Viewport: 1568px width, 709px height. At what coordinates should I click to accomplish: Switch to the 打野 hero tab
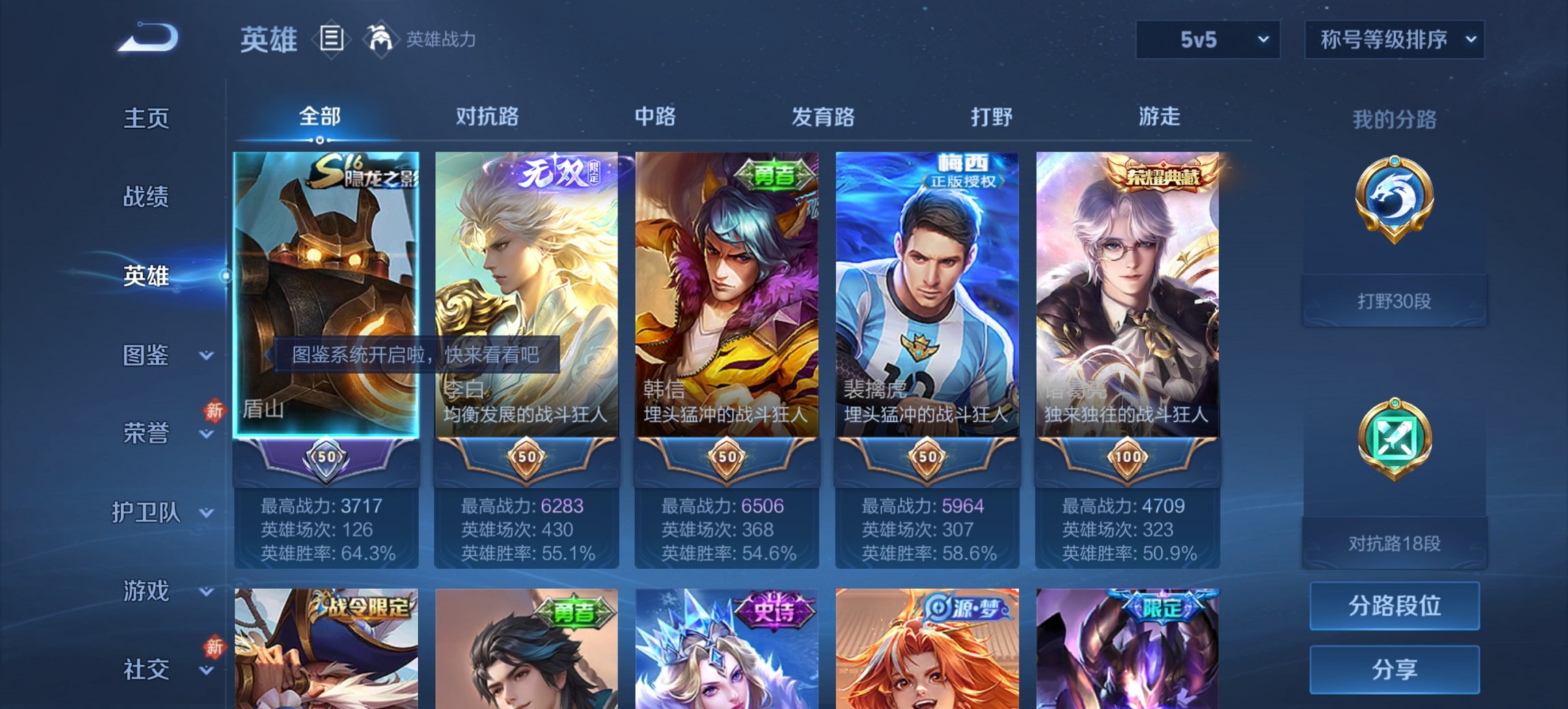click(989, 117)
